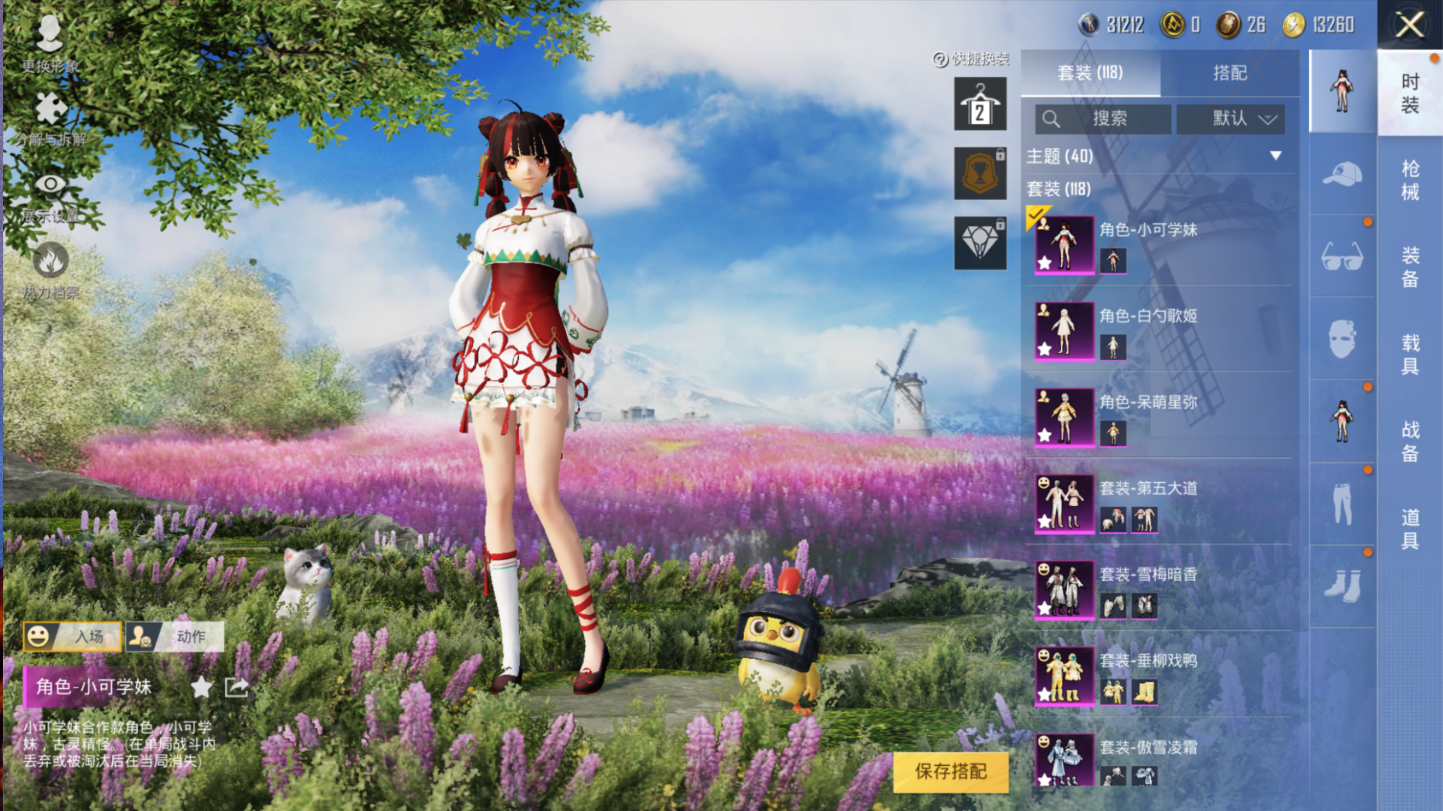Click the 搜索 search box
Screen dimensions: 1443x811
coord(1103,119)
